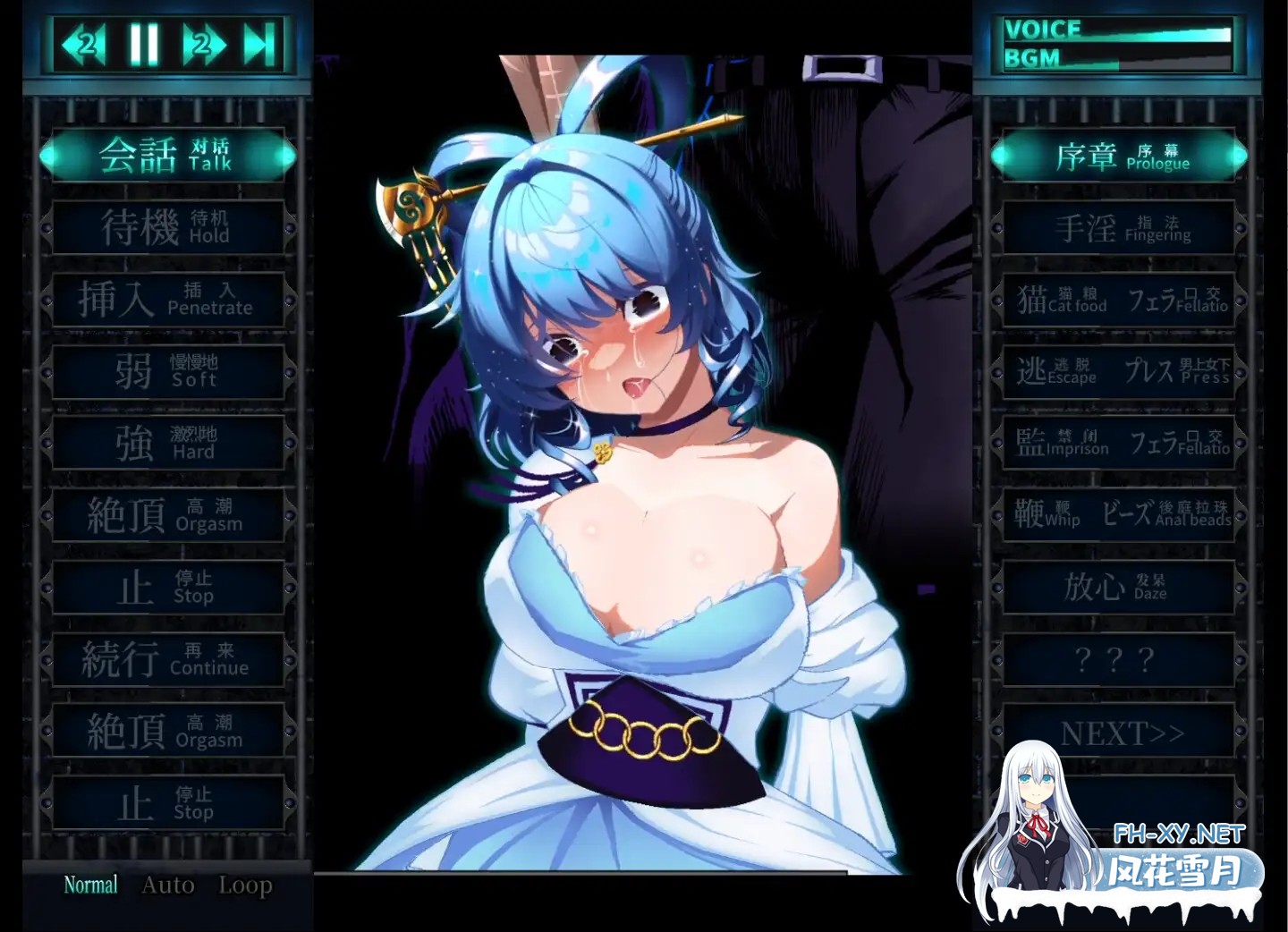Image resolution: width=1288 pixels, height=932 pixels.
Task: Skip to the end with the last playback icon
Action: tap(257, 40)
